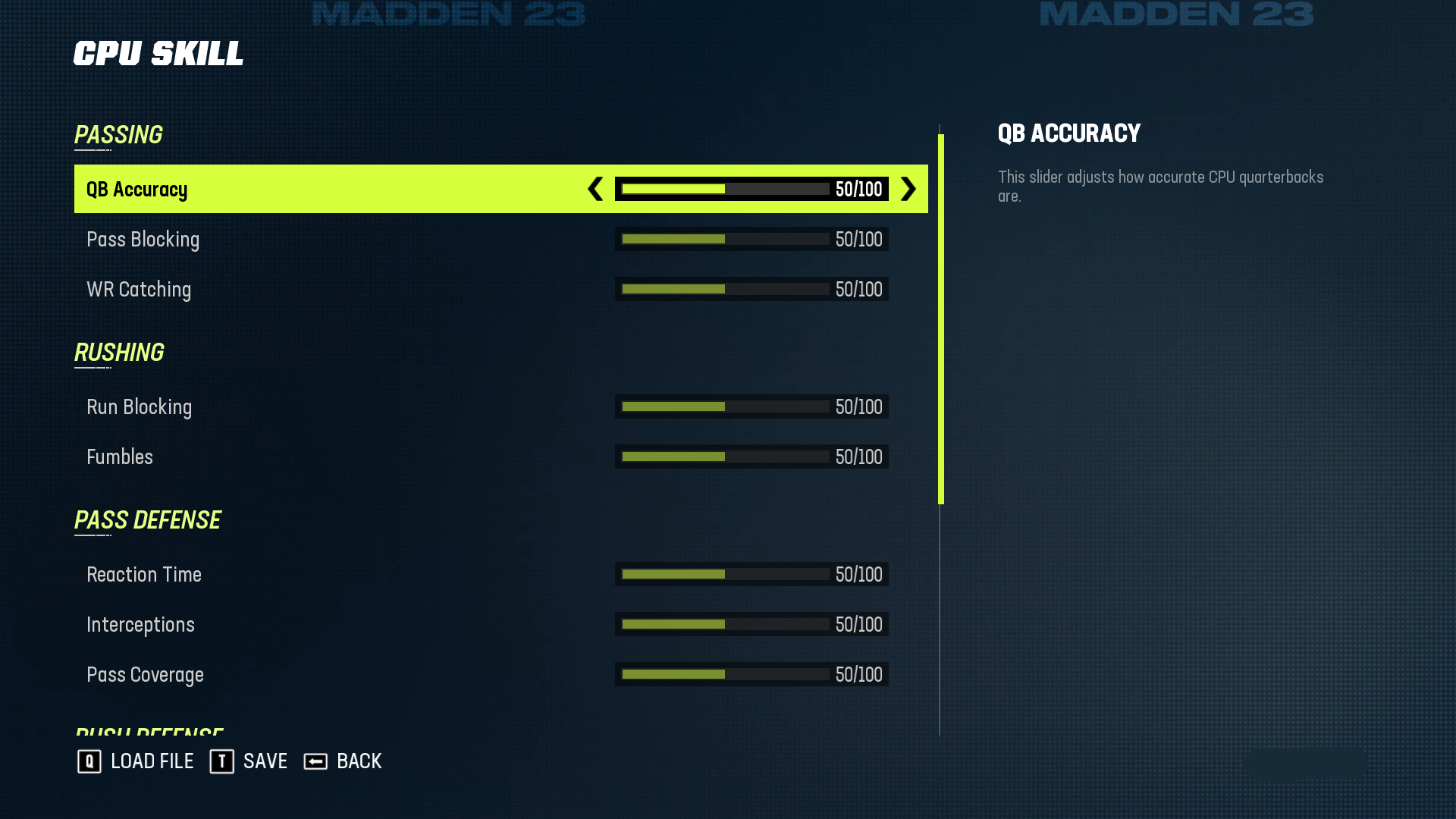Click the PASS DEFENSE section header
This screenshot has width=1456, height=819.
coord(148,519)
